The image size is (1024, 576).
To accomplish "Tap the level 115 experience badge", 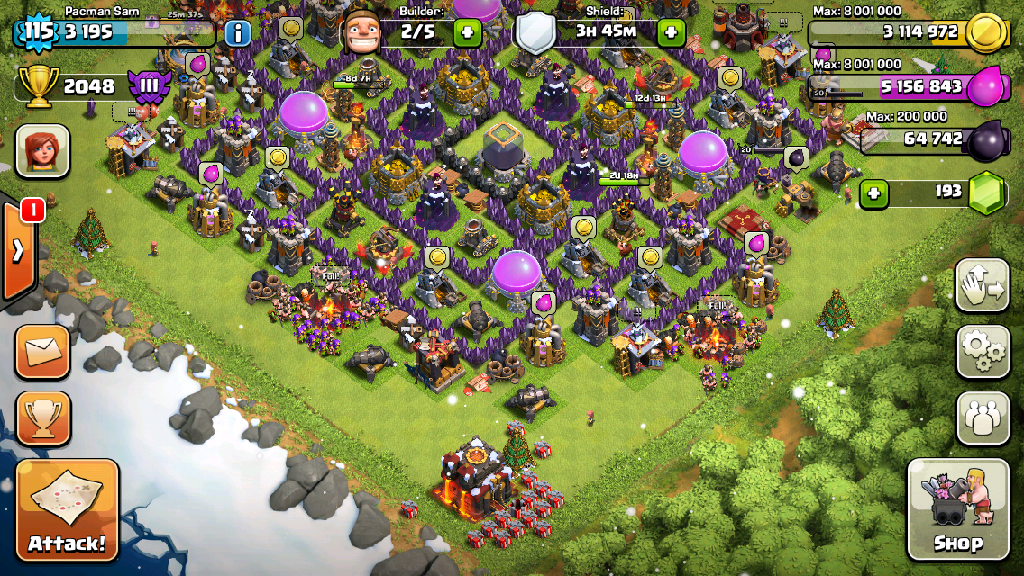I will (x=38, y=31).
